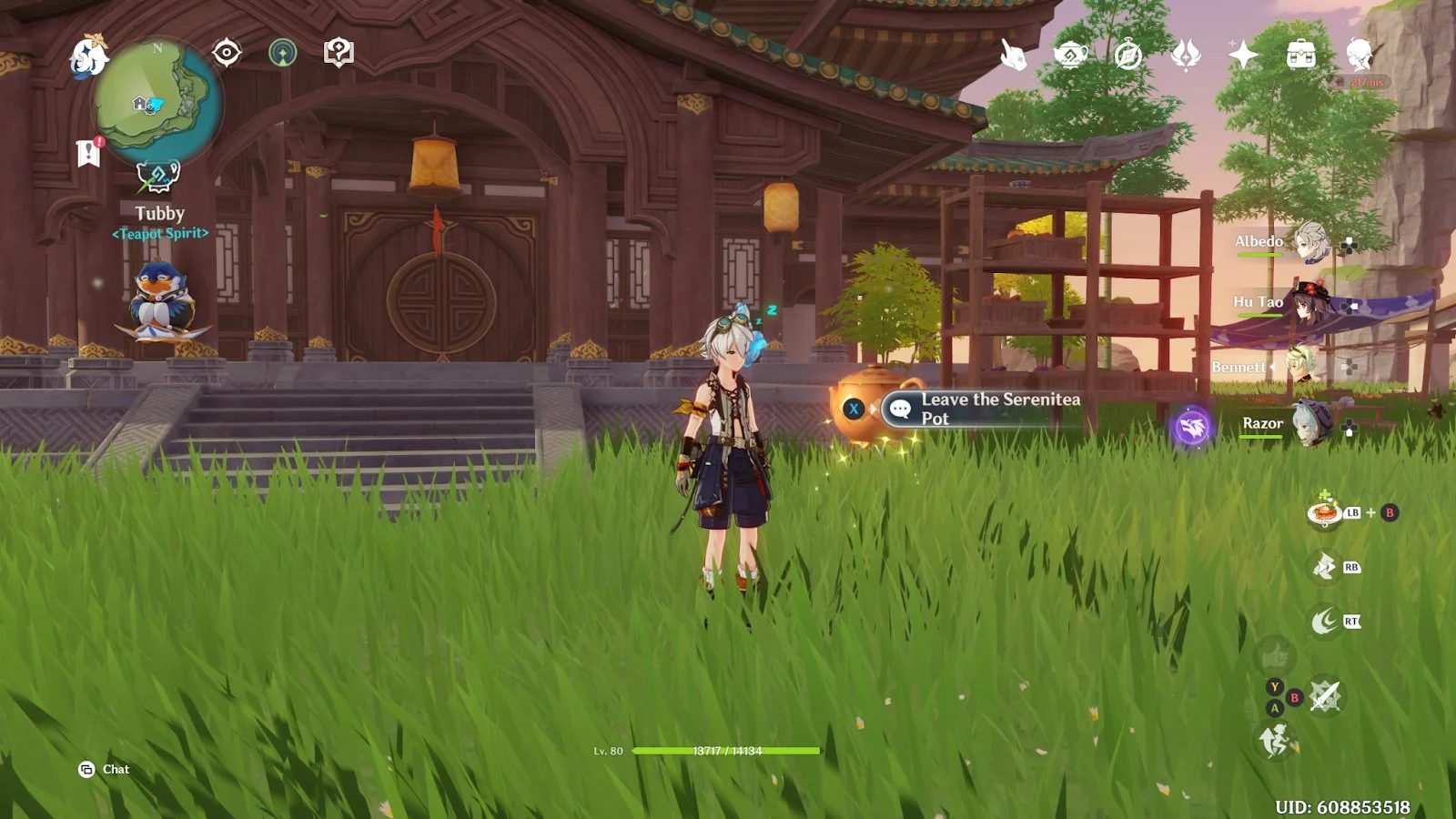This screenshot has width=1456, height=819.
Task: Select the pointing hand icon
Action: [x=1013, y=56]
